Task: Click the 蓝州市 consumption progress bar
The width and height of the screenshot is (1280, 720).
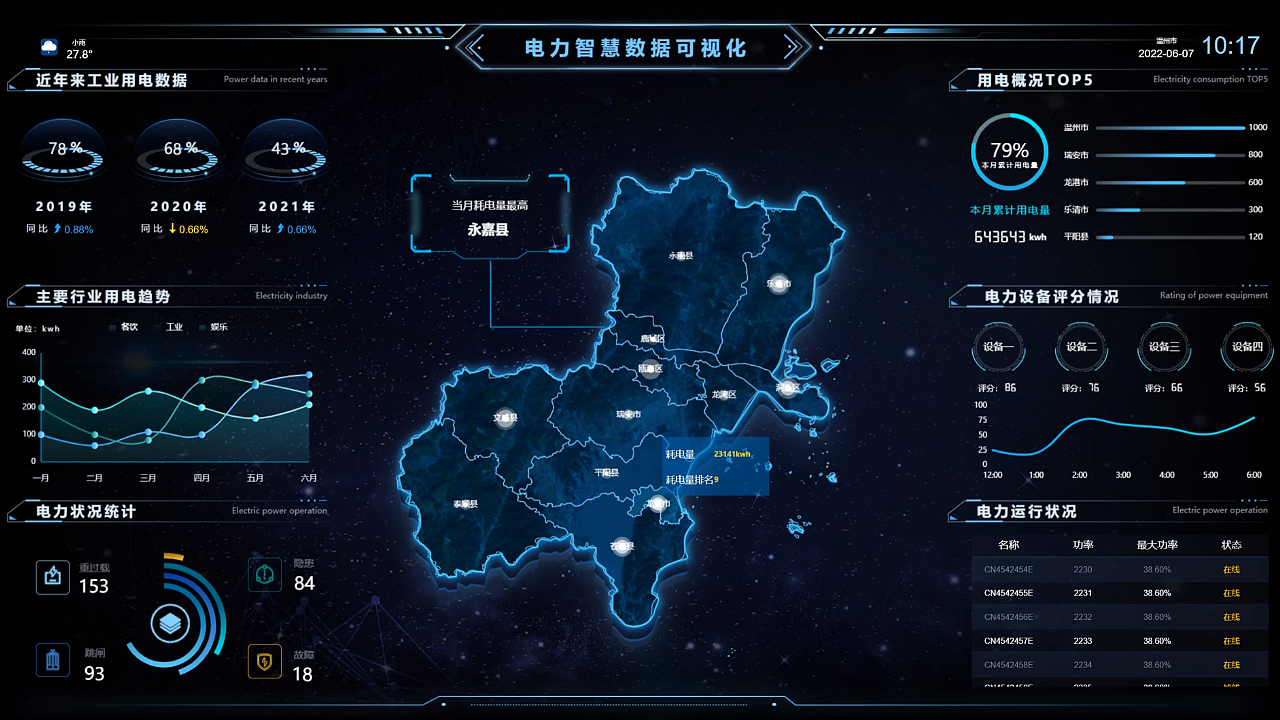Action: coord(1170,127)
